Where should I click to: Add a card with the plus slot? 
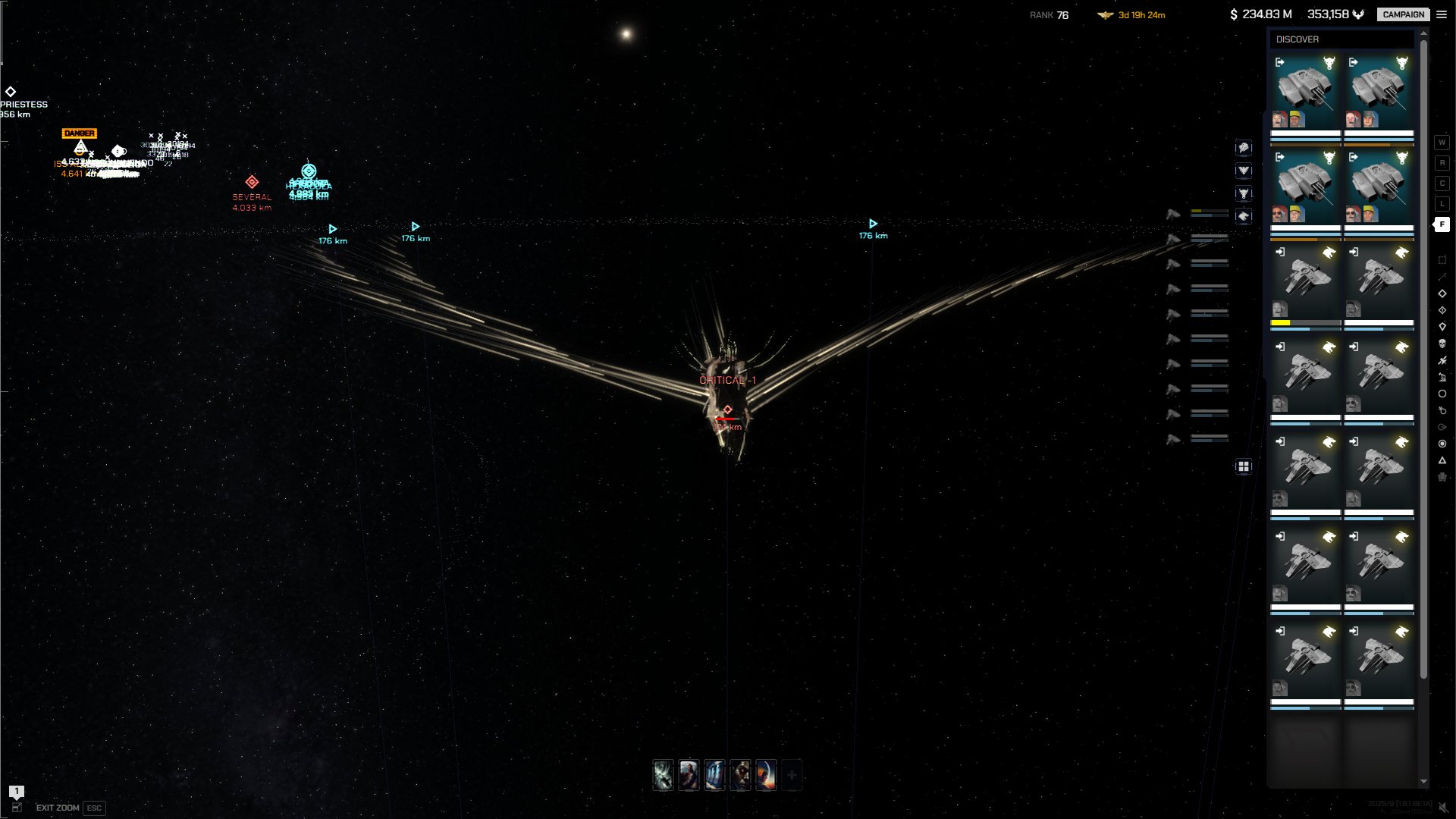pyautogui.click(x=792, y=775)
